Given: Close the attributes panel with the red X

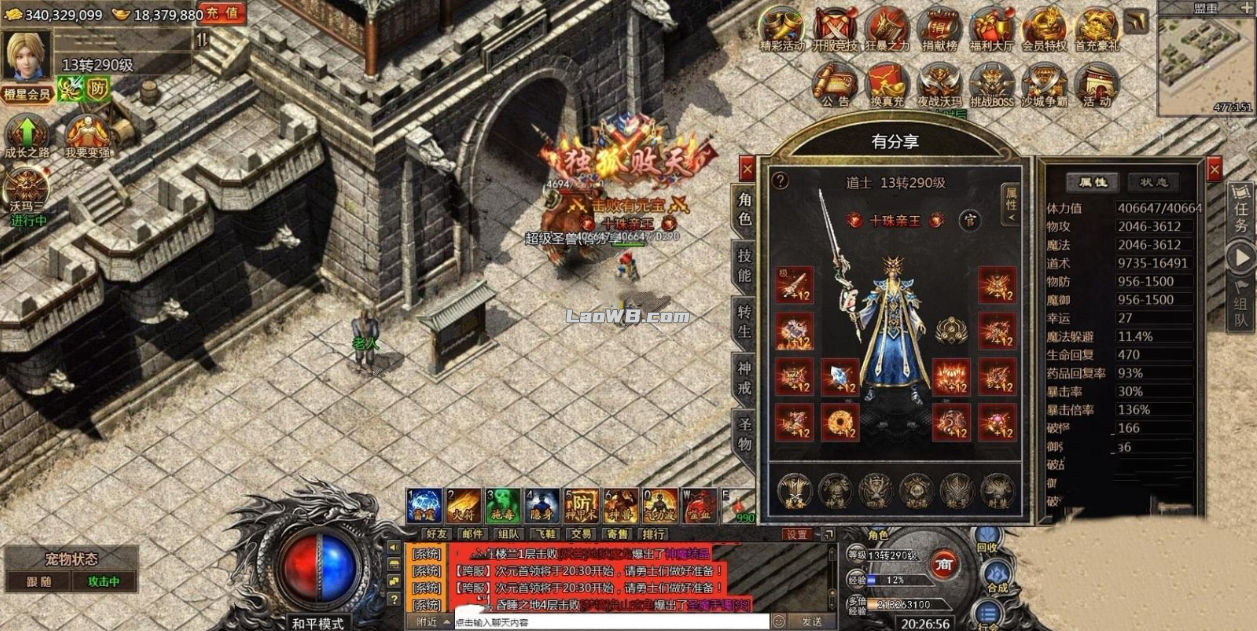Looking at the screenshot, I should [x=1215, y=168].
